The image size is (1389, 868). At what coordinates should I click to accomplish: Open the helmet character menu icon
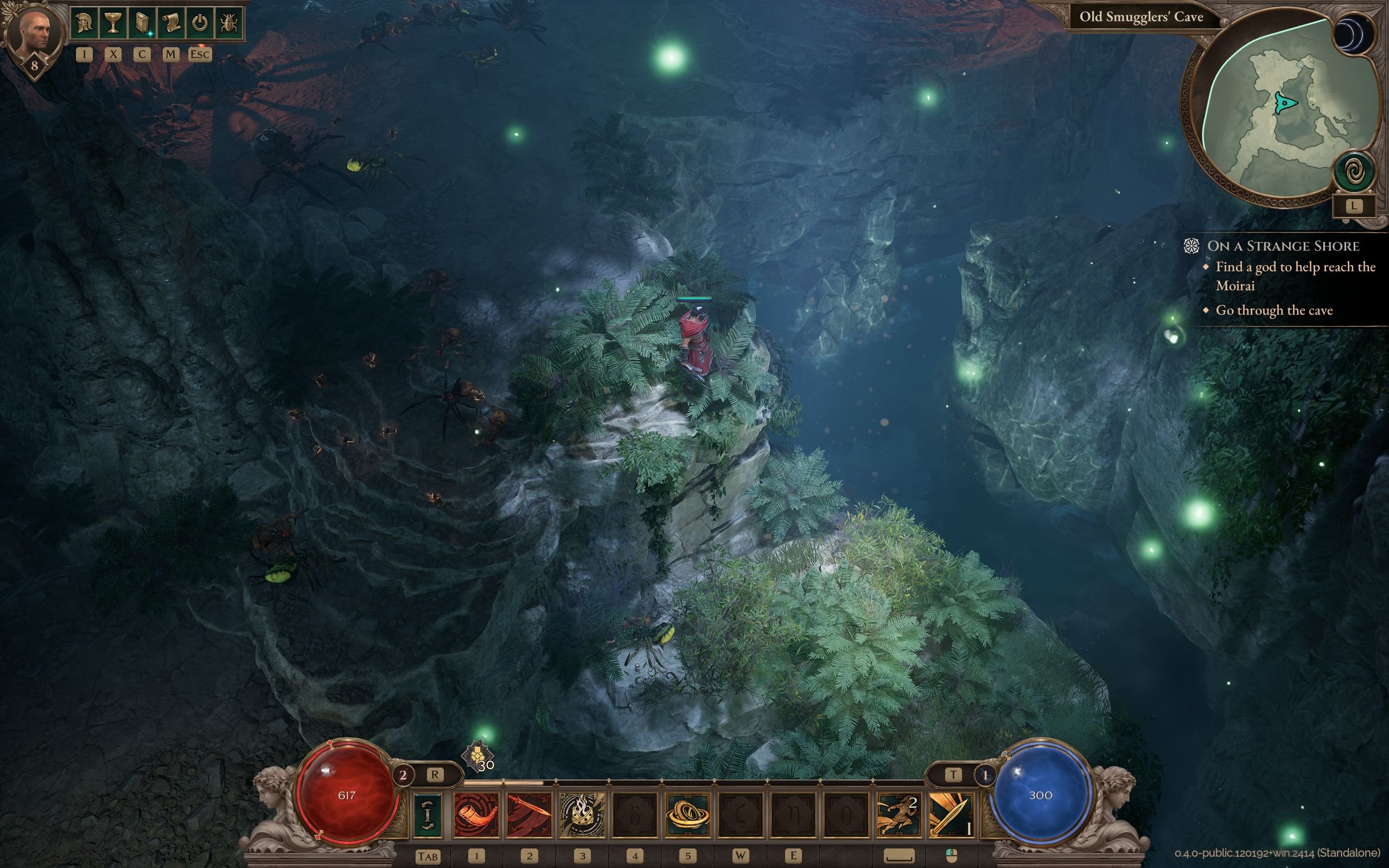pos(85,24)
